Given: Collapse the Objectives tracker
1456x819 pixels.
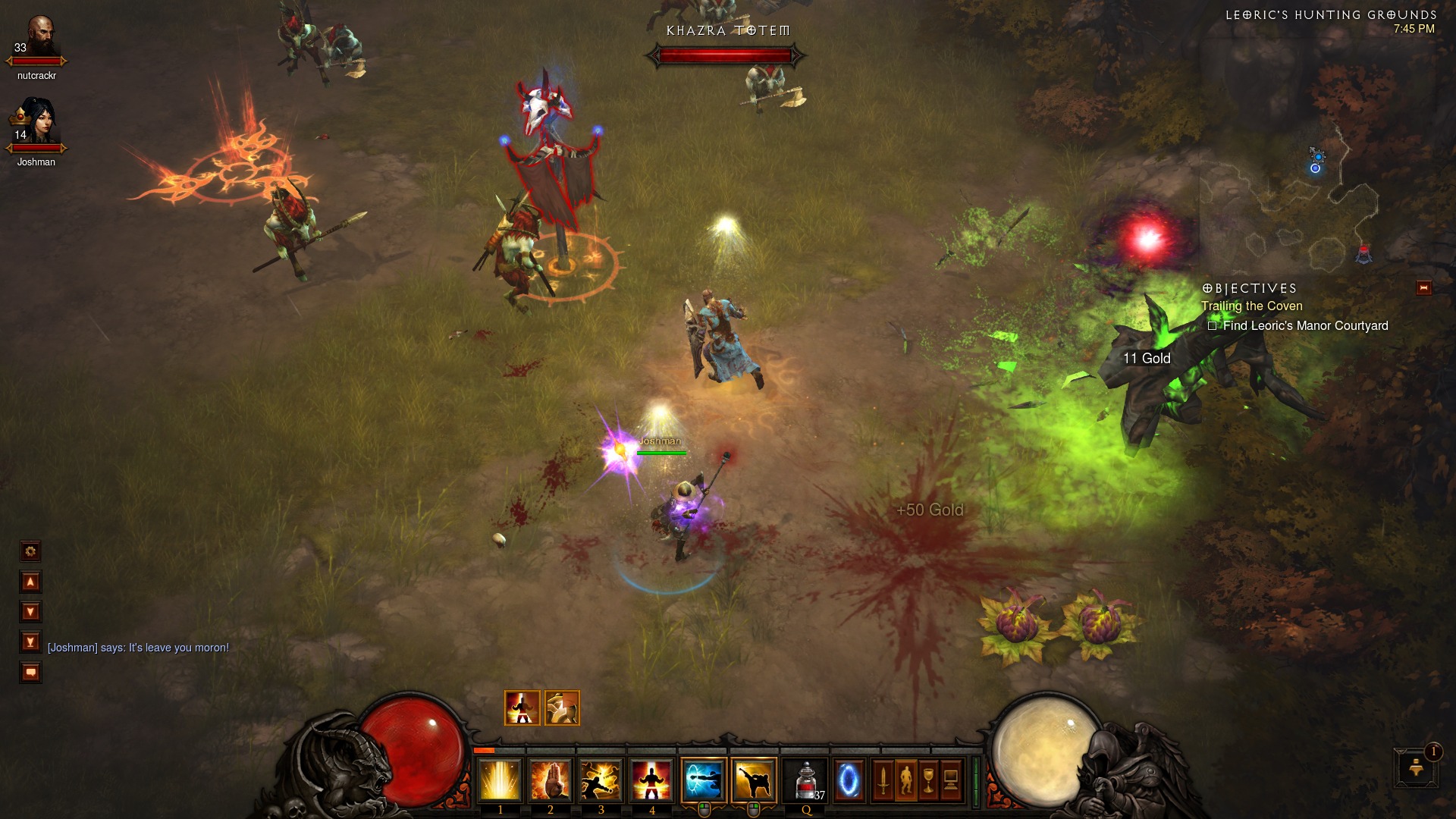Looking at the screenshot, I should click(1423, 288).
